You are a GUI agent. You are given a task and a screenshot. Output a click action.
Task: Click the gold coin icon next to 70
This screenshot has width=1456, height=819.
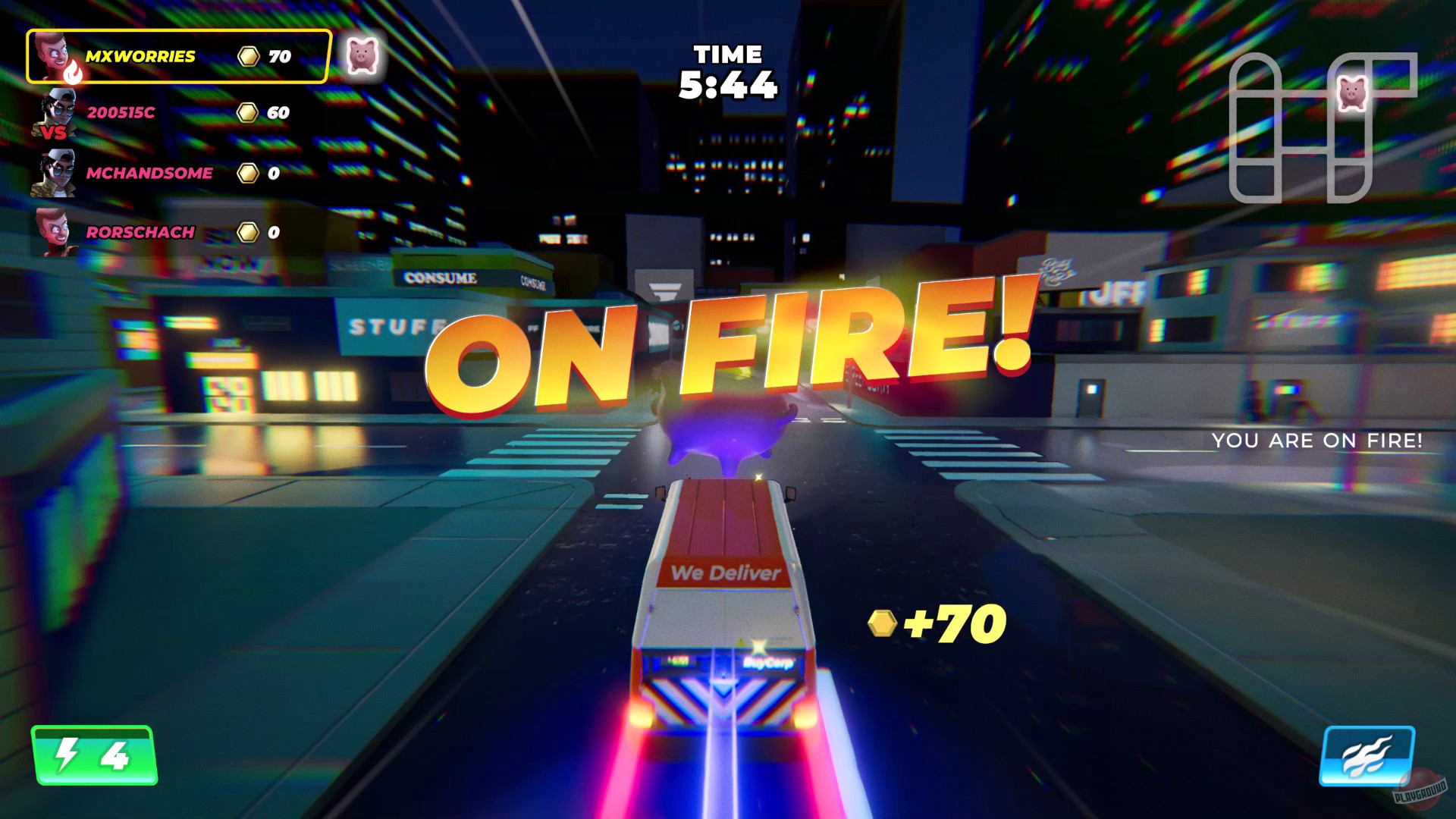[248, 55]
